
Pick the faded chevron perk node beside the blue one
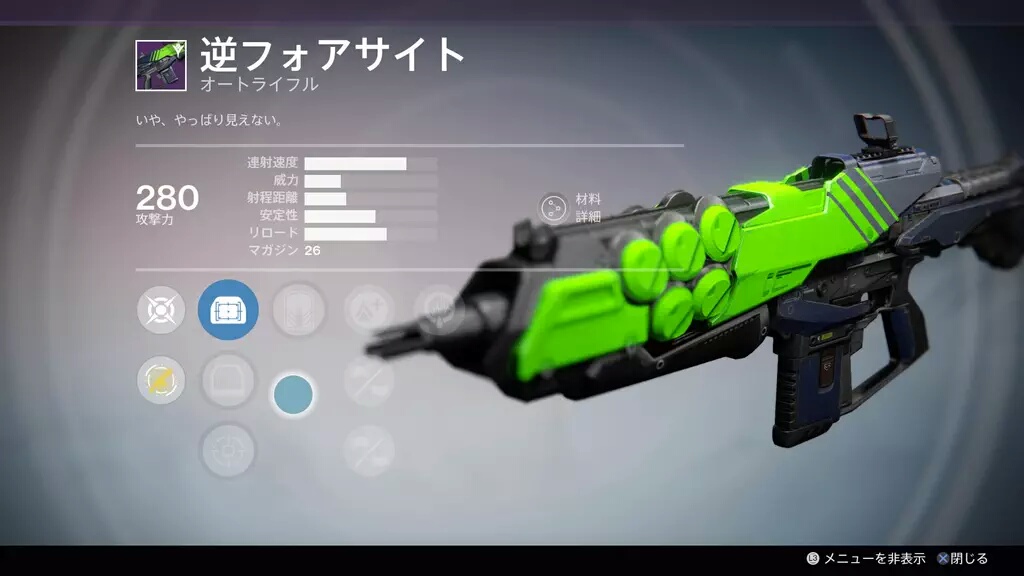[x=298, y=310]
